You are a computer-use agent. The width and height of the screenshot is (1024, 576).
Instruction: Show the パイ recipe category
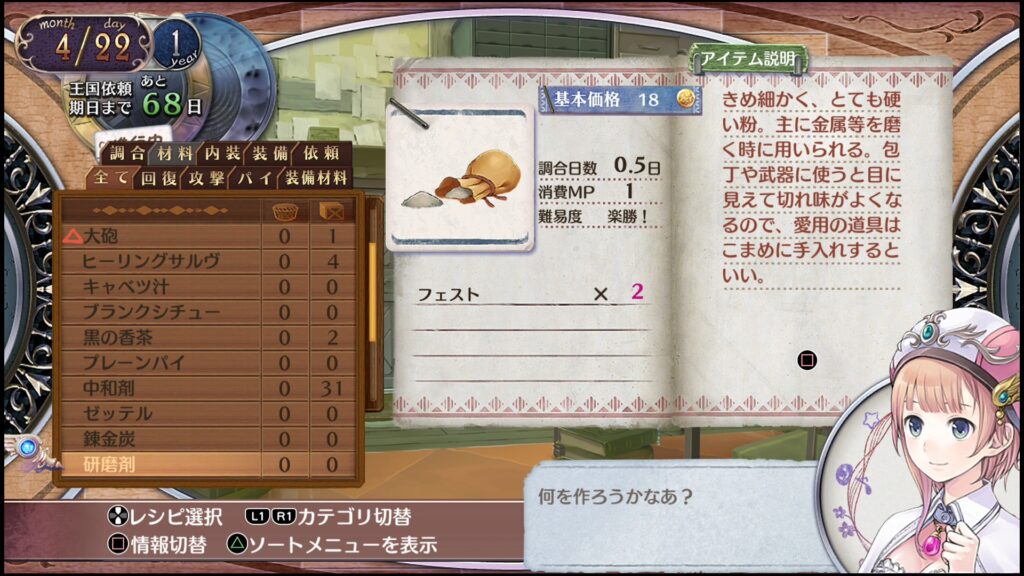(251, 179)
